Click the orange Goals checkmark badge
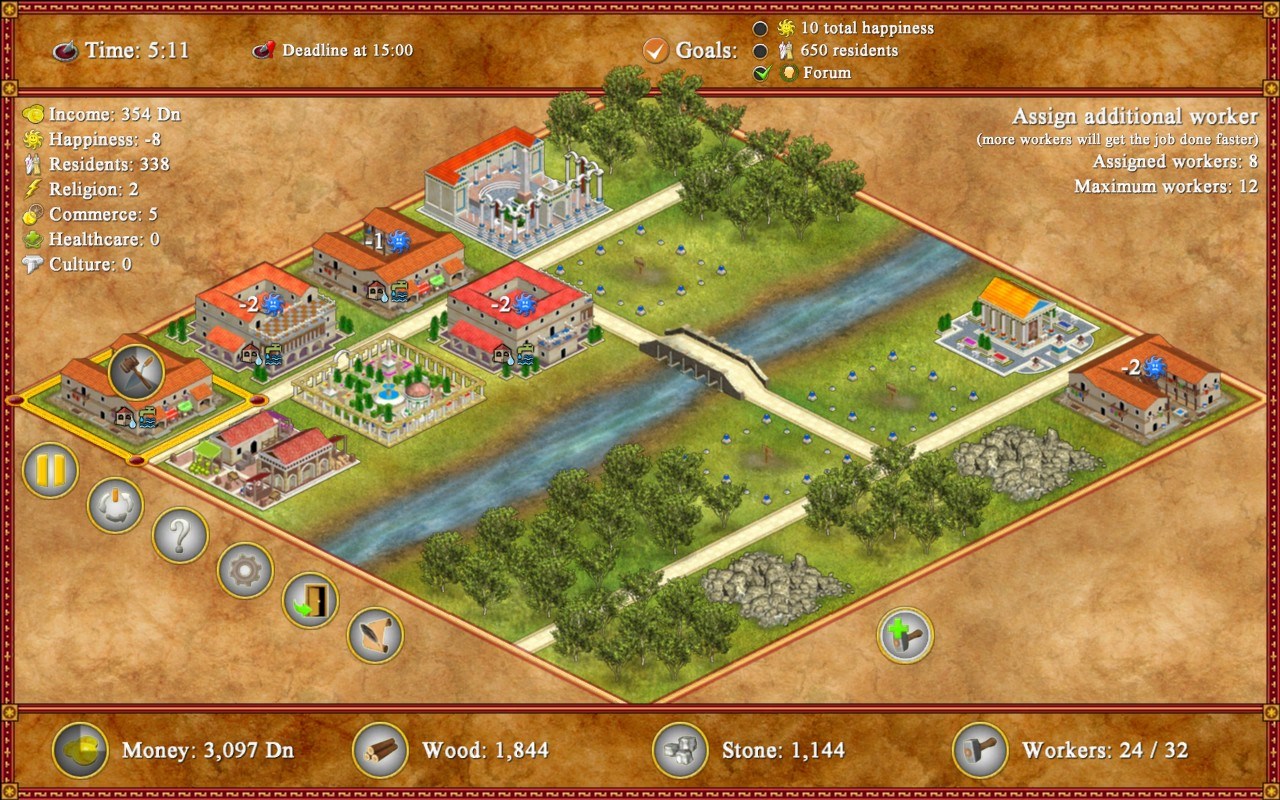 657,50
